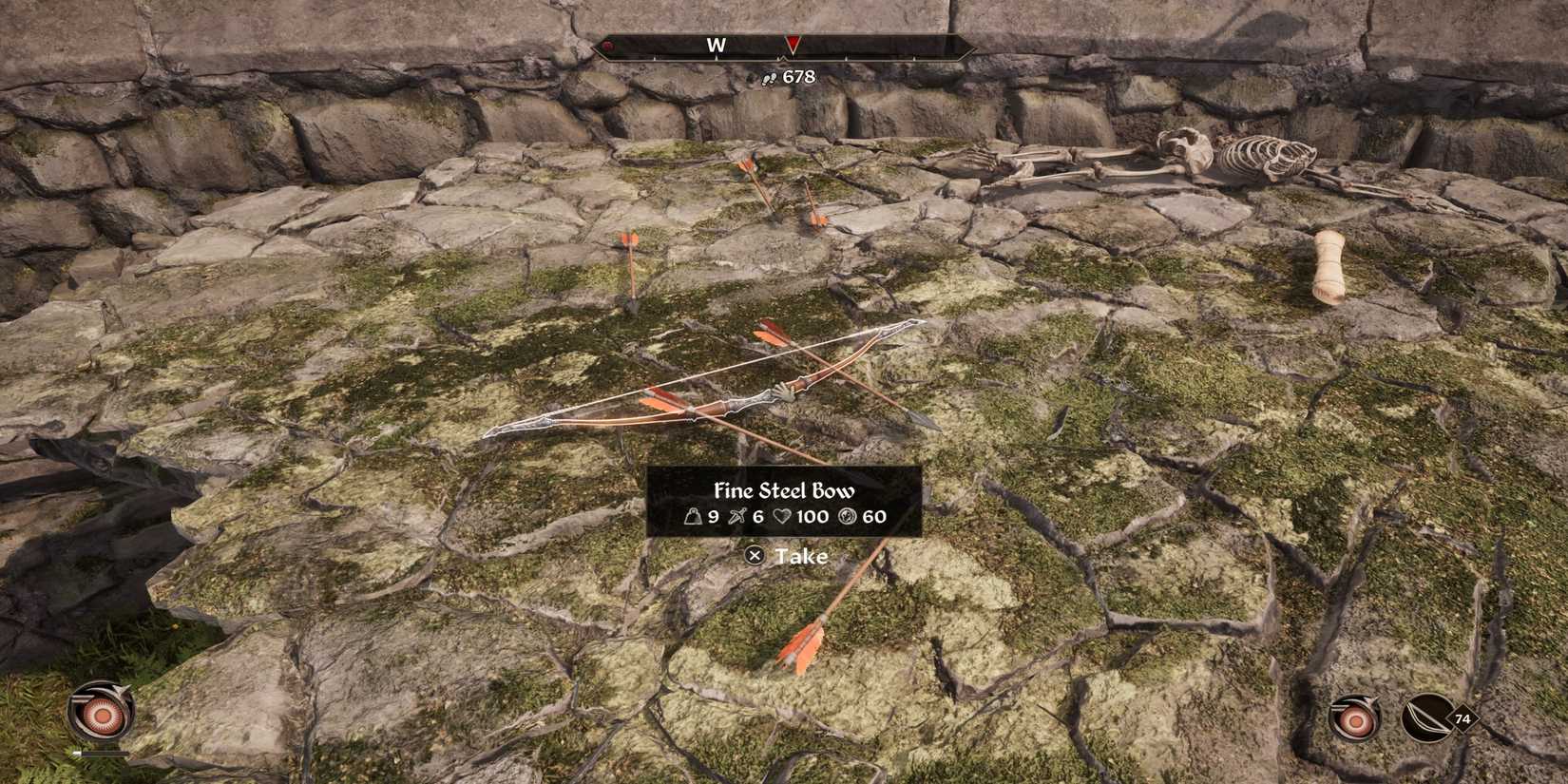Select the weight stat icon in the tooltip
The width and height of the screenshot is (1568, 784).
click(x=694, y=517)
